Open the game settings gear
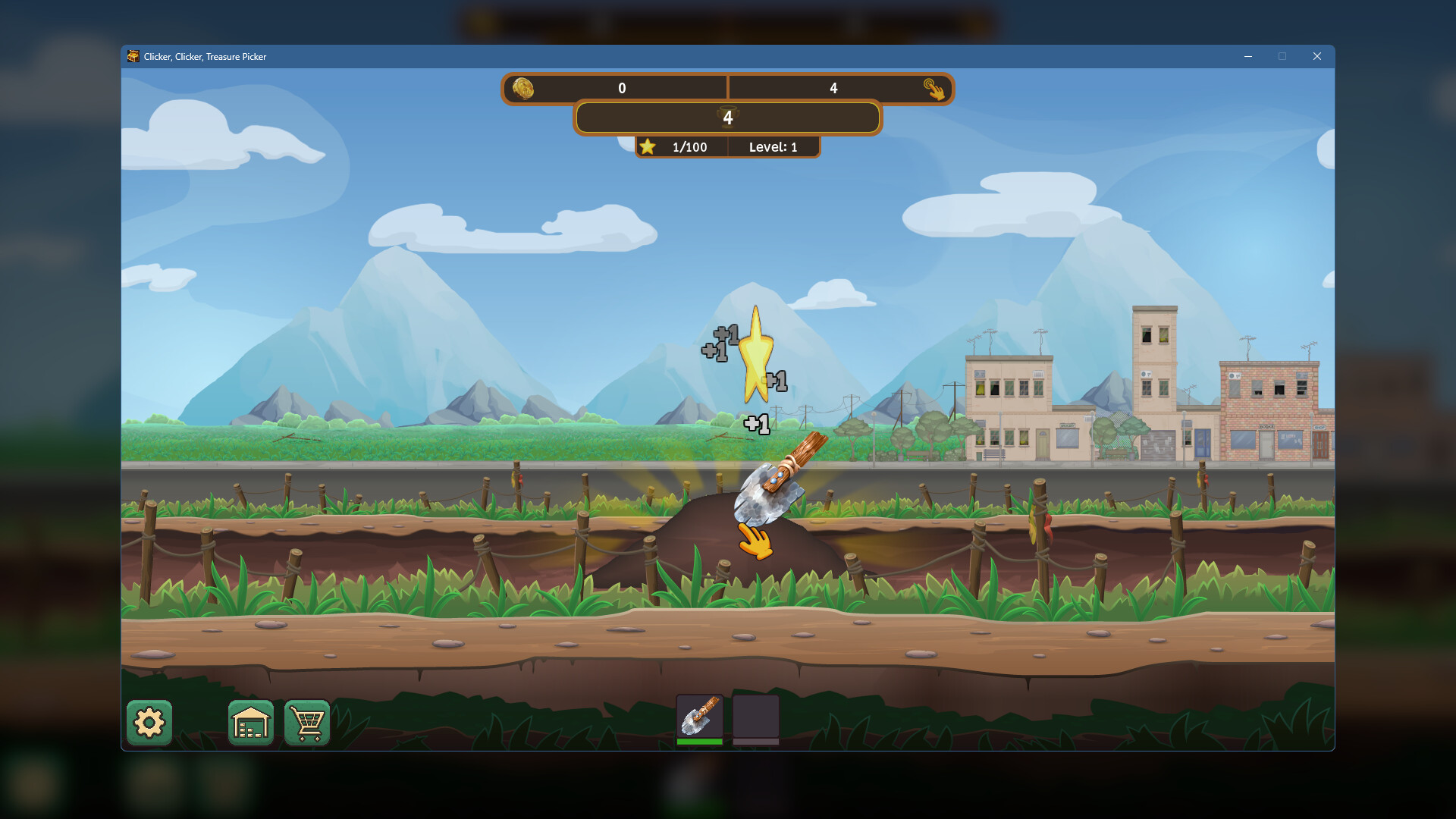 (x=149, y=723)
